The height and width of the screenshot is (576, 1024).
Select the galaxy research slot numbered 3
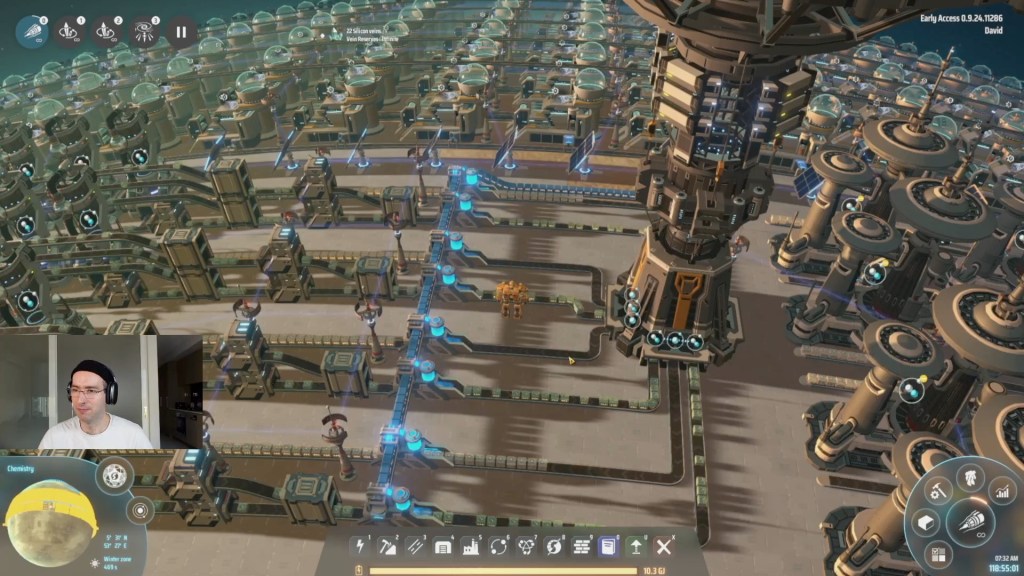click(145, 32)
